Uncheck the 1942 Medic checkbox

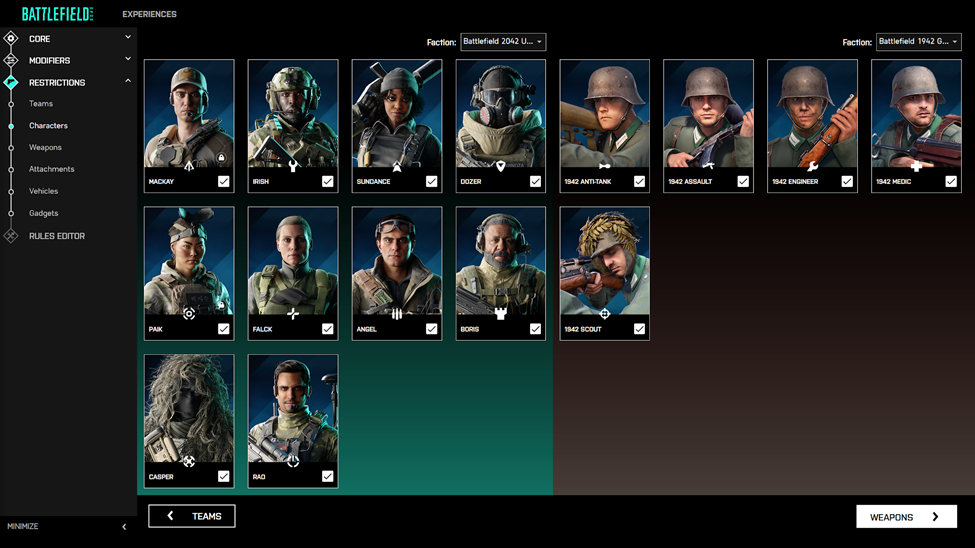click(951, 182)
